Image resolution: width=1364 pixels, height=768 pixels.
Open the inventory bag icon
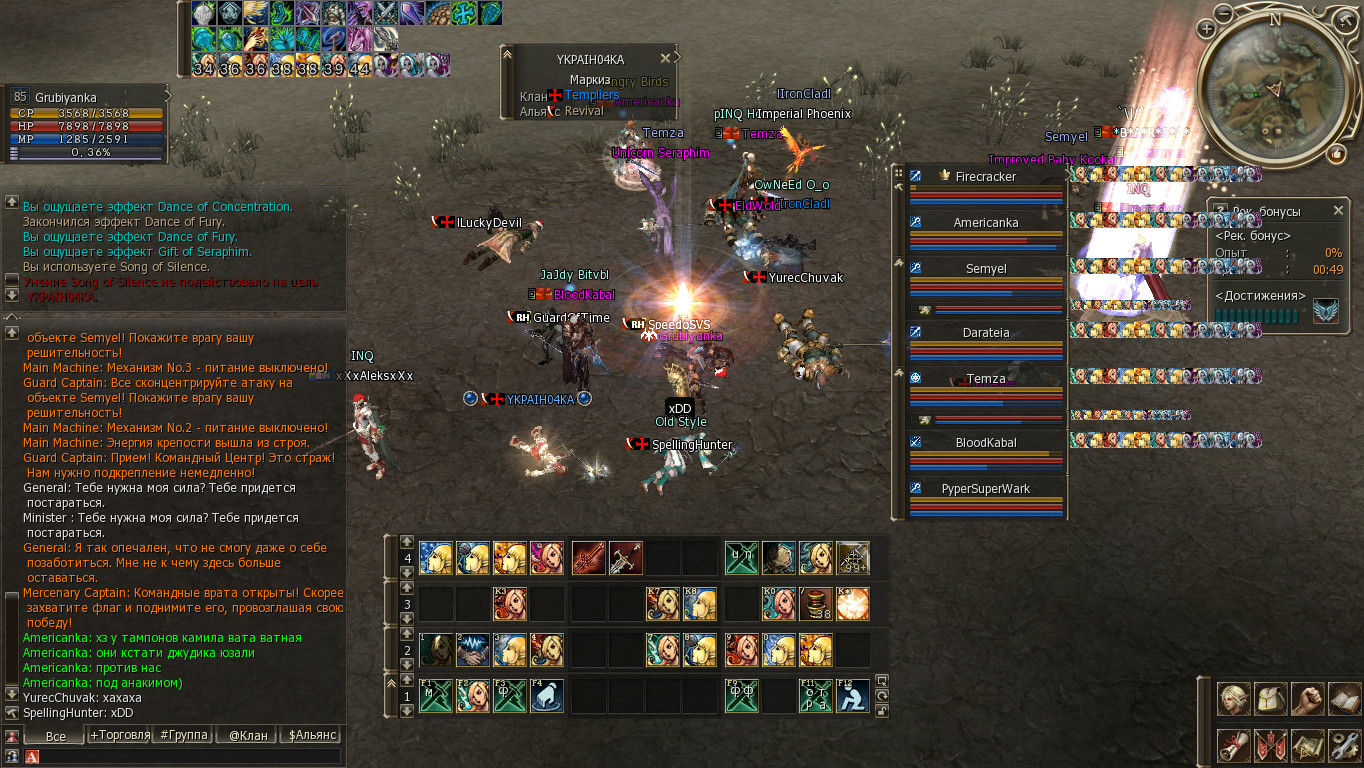[x=1270, y=699]
